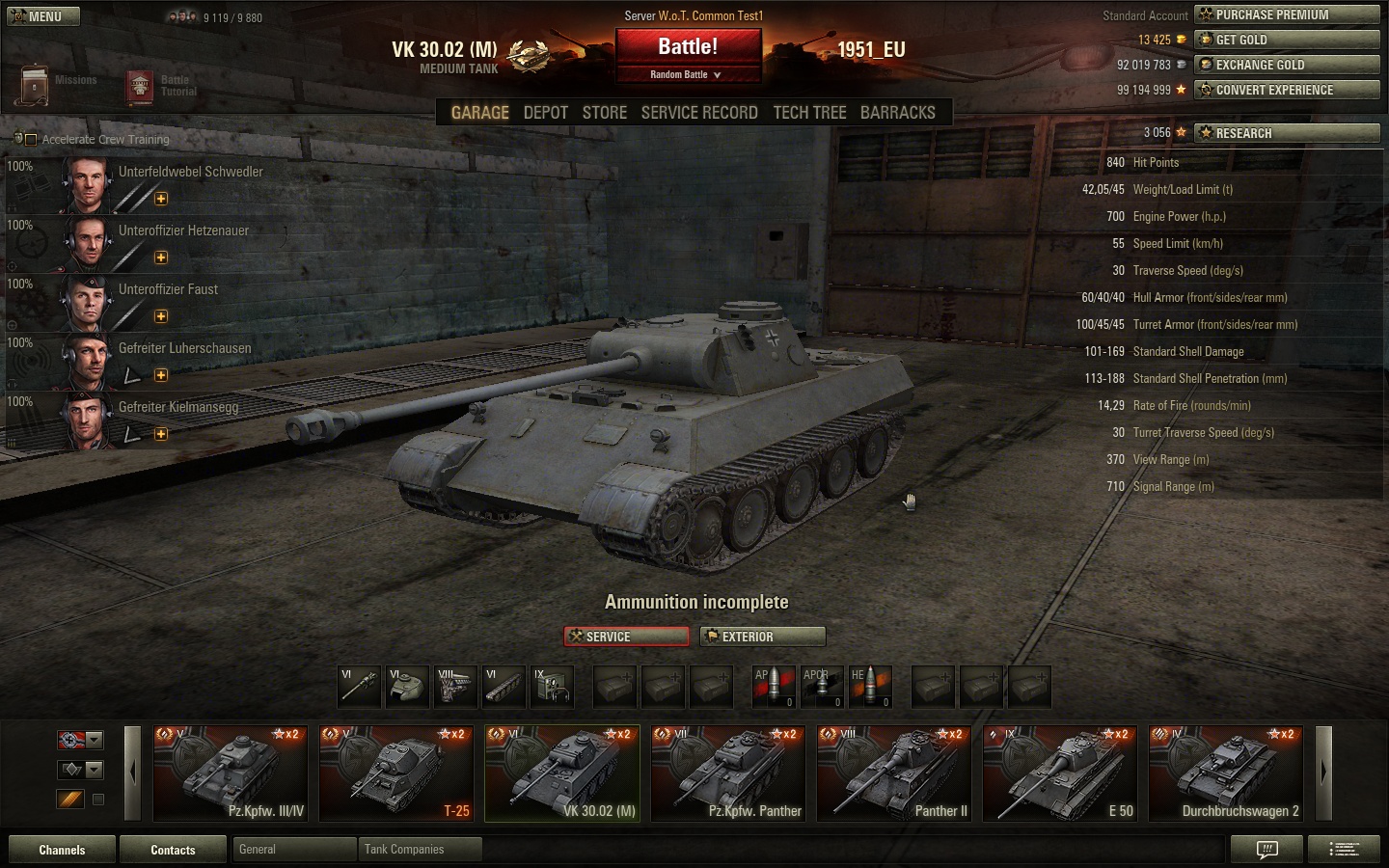
Task: View the SERVICE RECORD tab
Action: [x=699, y=113]
